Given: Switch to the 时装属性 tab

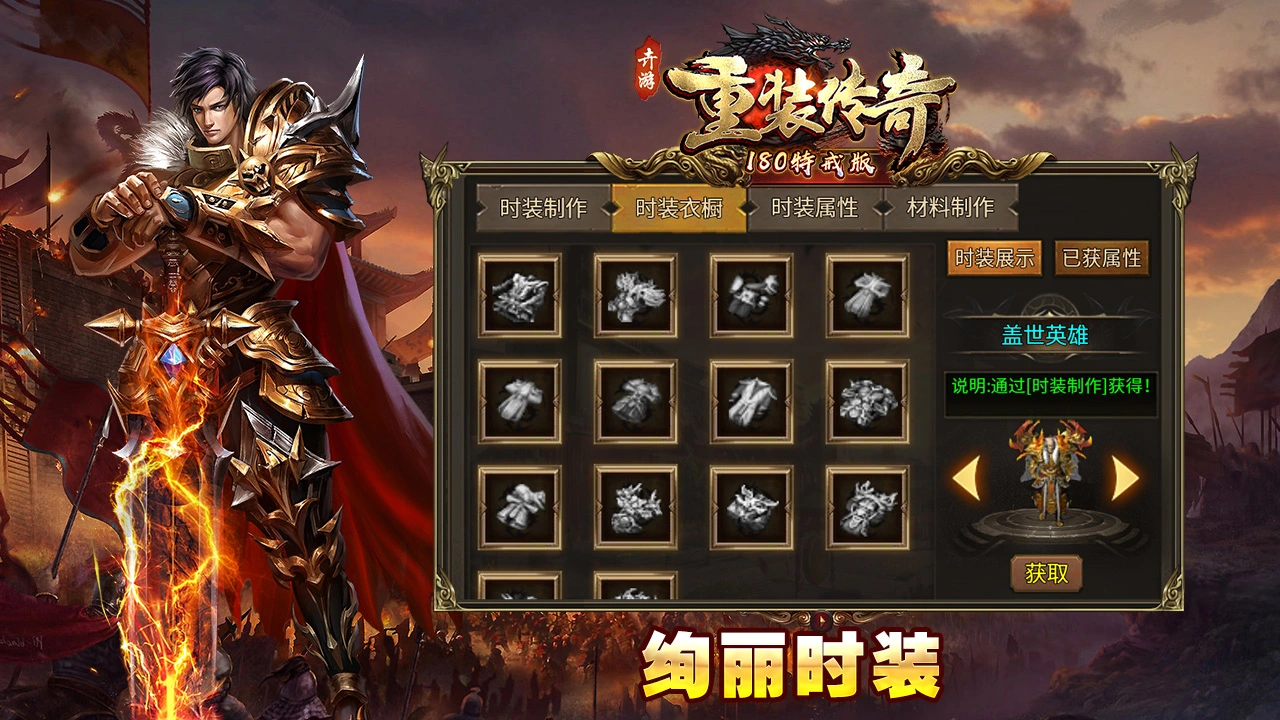Looking at the screenshot, I should [816, 211].
